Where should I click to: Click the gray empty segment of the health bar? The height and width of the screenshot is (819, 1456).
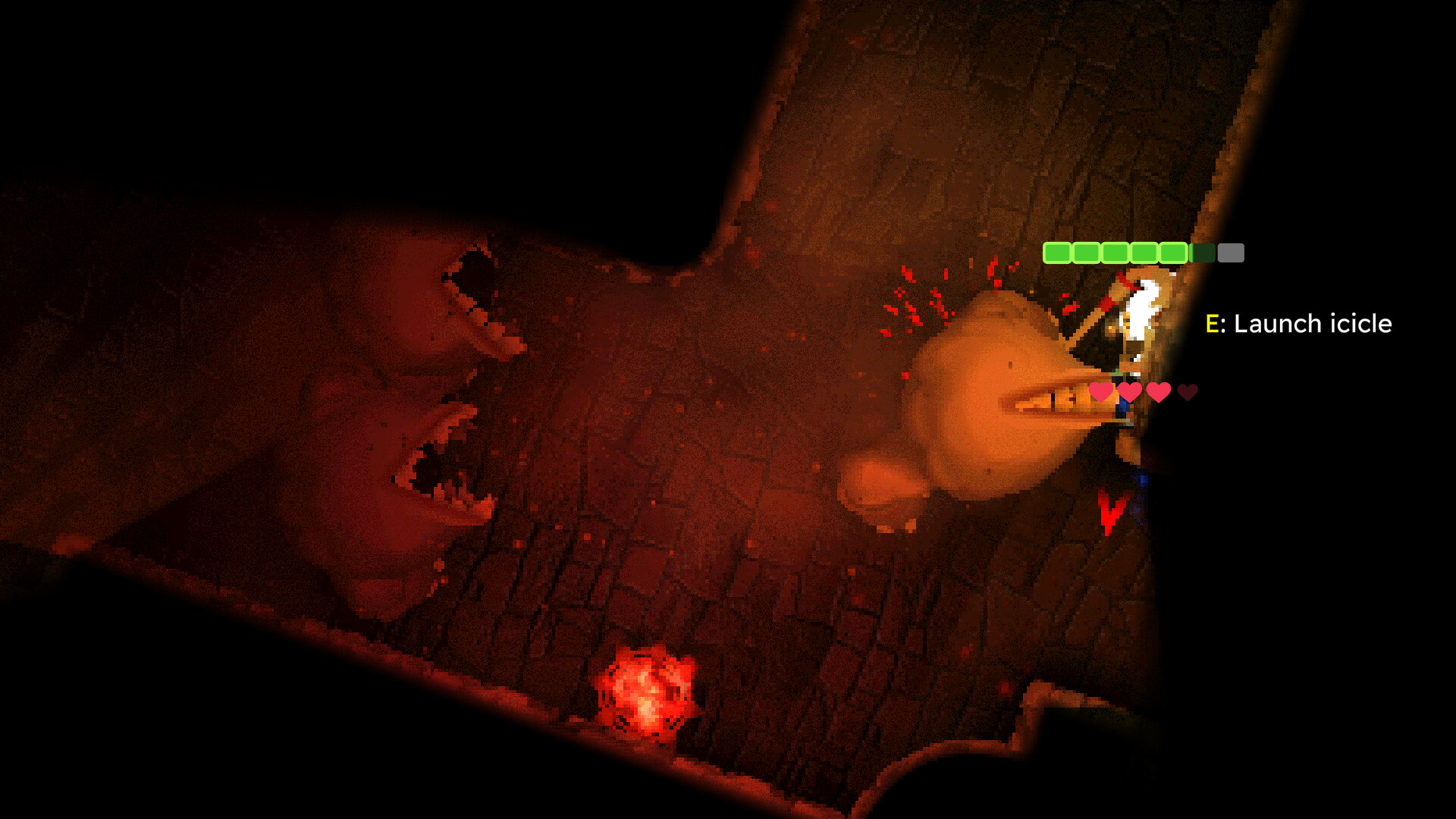click(x=1231, y=253)
